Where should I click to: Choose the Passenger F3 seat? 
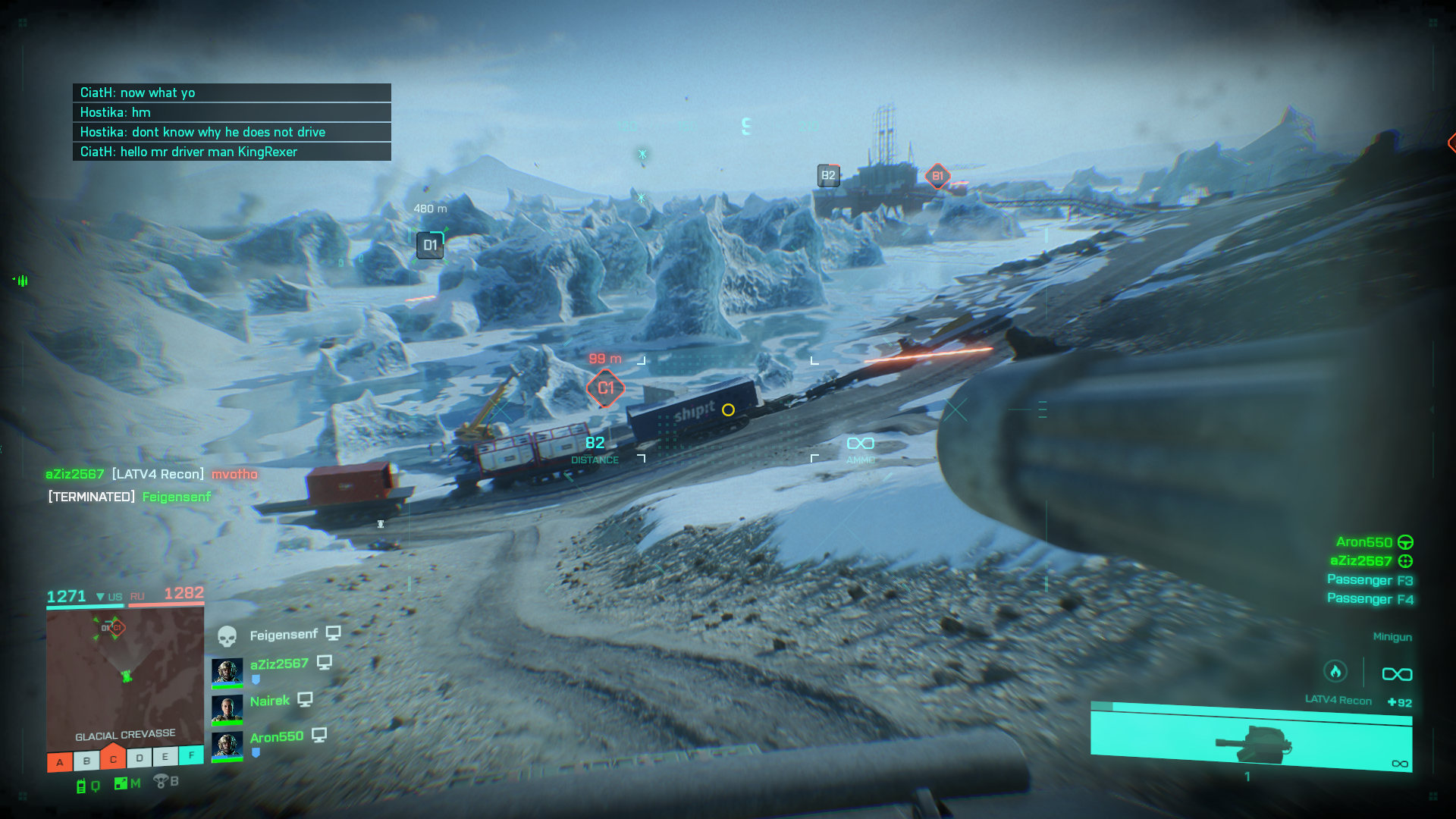click(x=1370, y=580)
